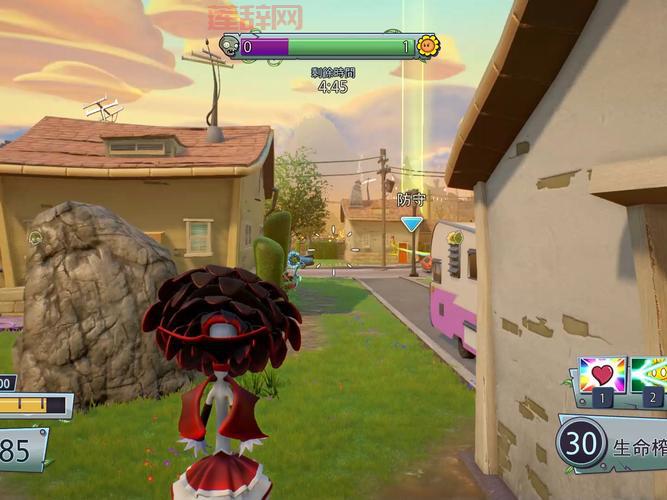Activate the heart ability in slot 1
Viewport: 667px width, 500px height.
pyautogui.click(x=602, y=376)
